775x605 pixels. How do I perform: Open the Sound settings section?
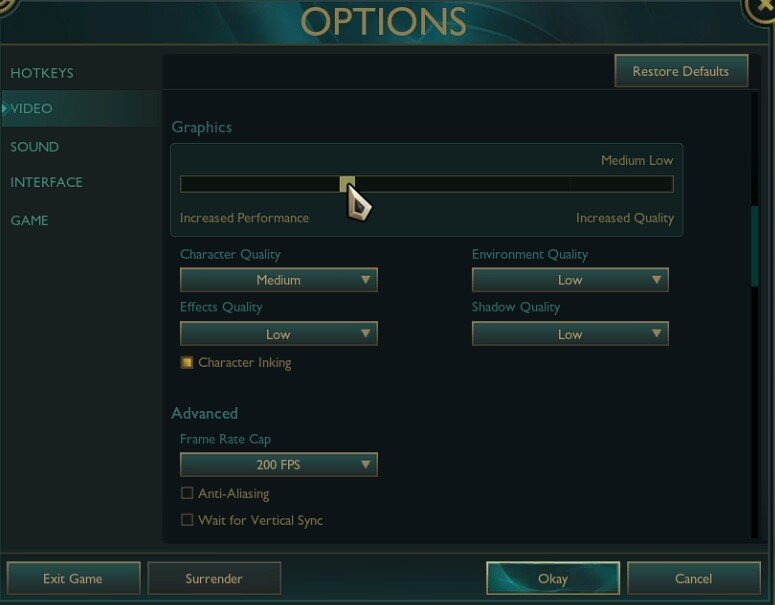click(35, 147)
